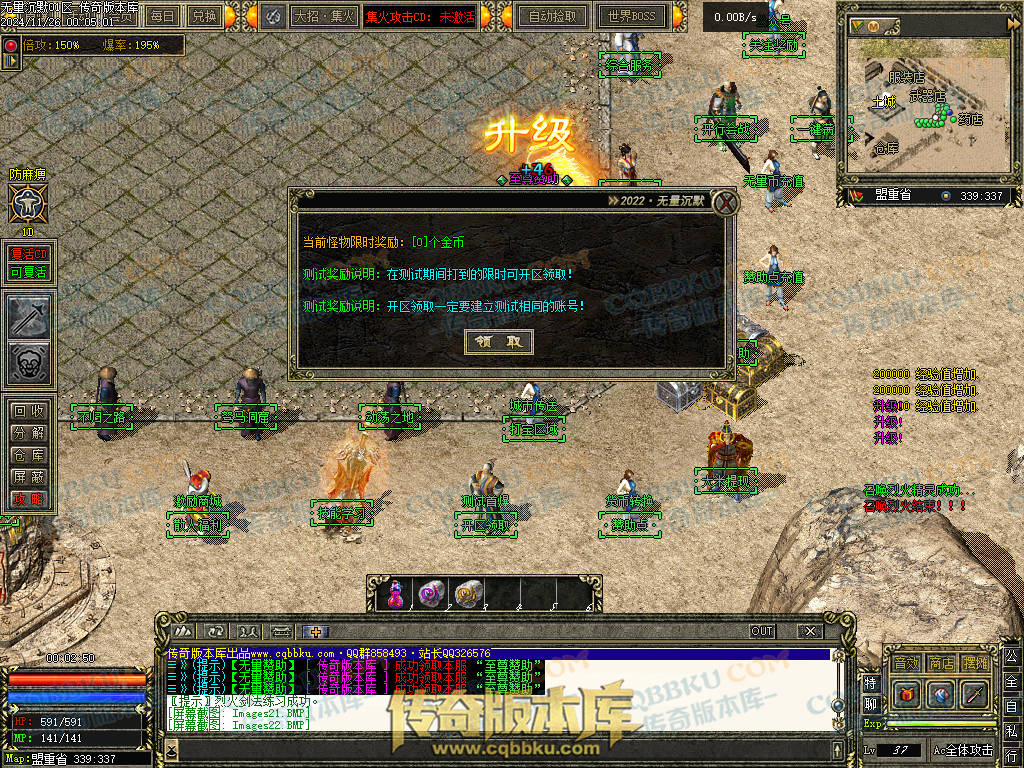
Task: Click the red gift box icon
Action: click(907, 693)
